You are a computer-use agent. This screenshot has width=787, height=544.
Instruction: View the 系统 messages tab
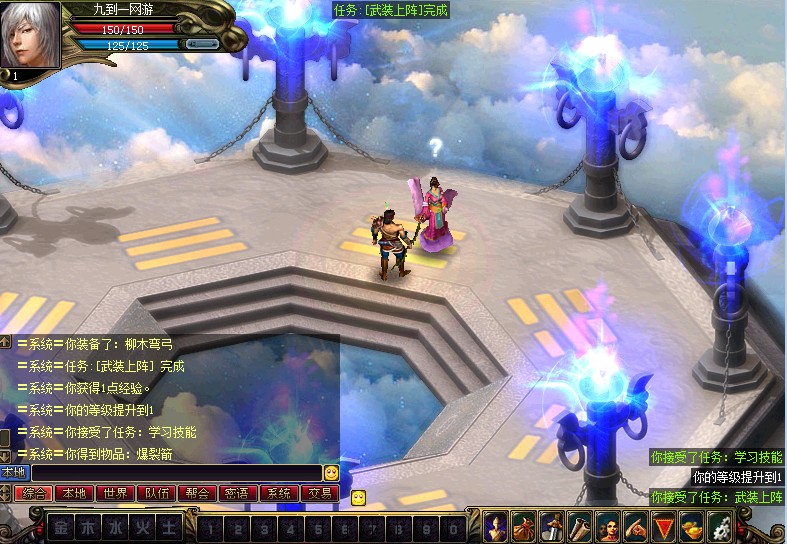(278, 493)
